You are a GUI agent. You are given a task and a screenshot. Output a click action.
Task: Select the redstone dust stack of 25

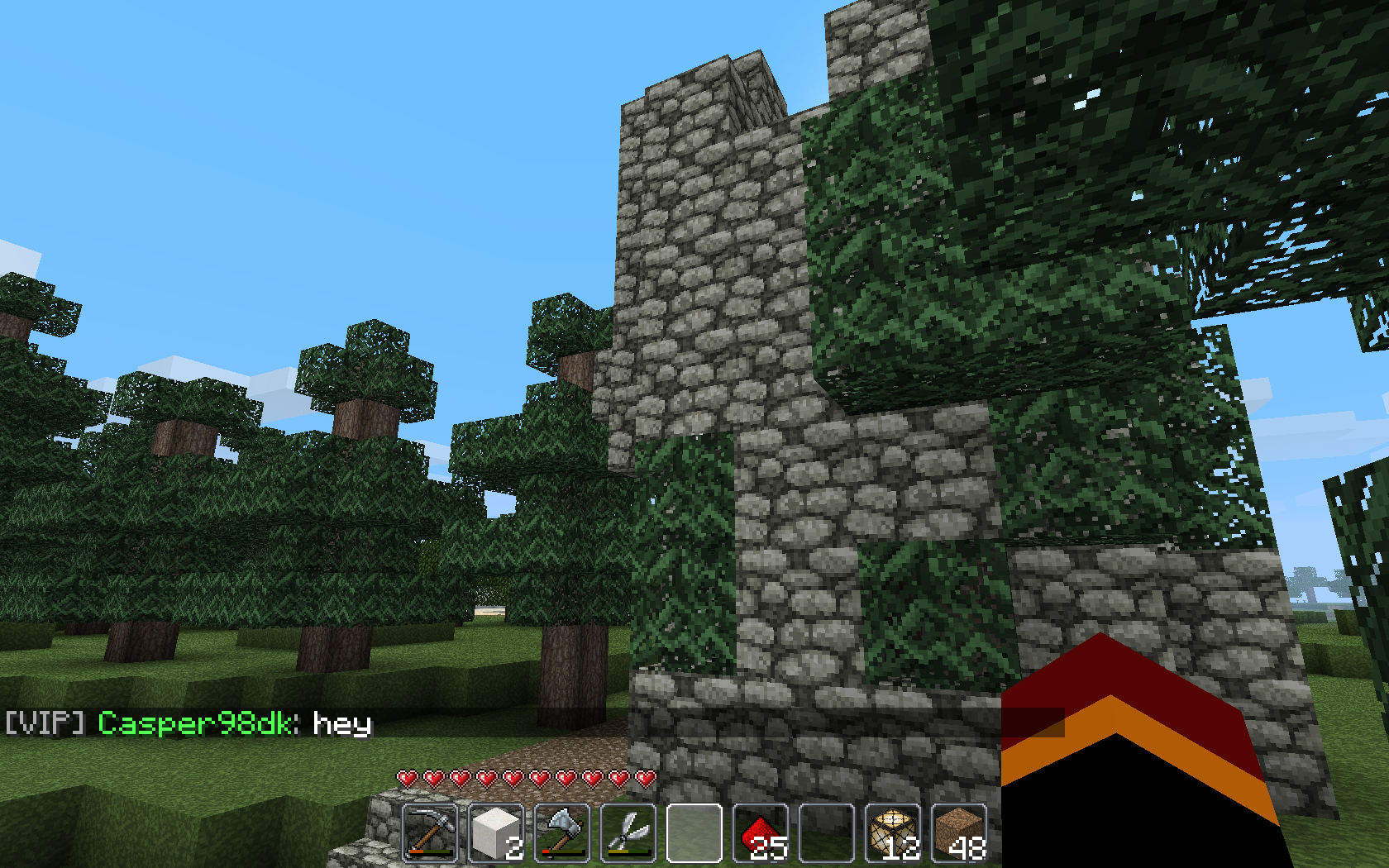pyautogui.click(x=761, y=832)
